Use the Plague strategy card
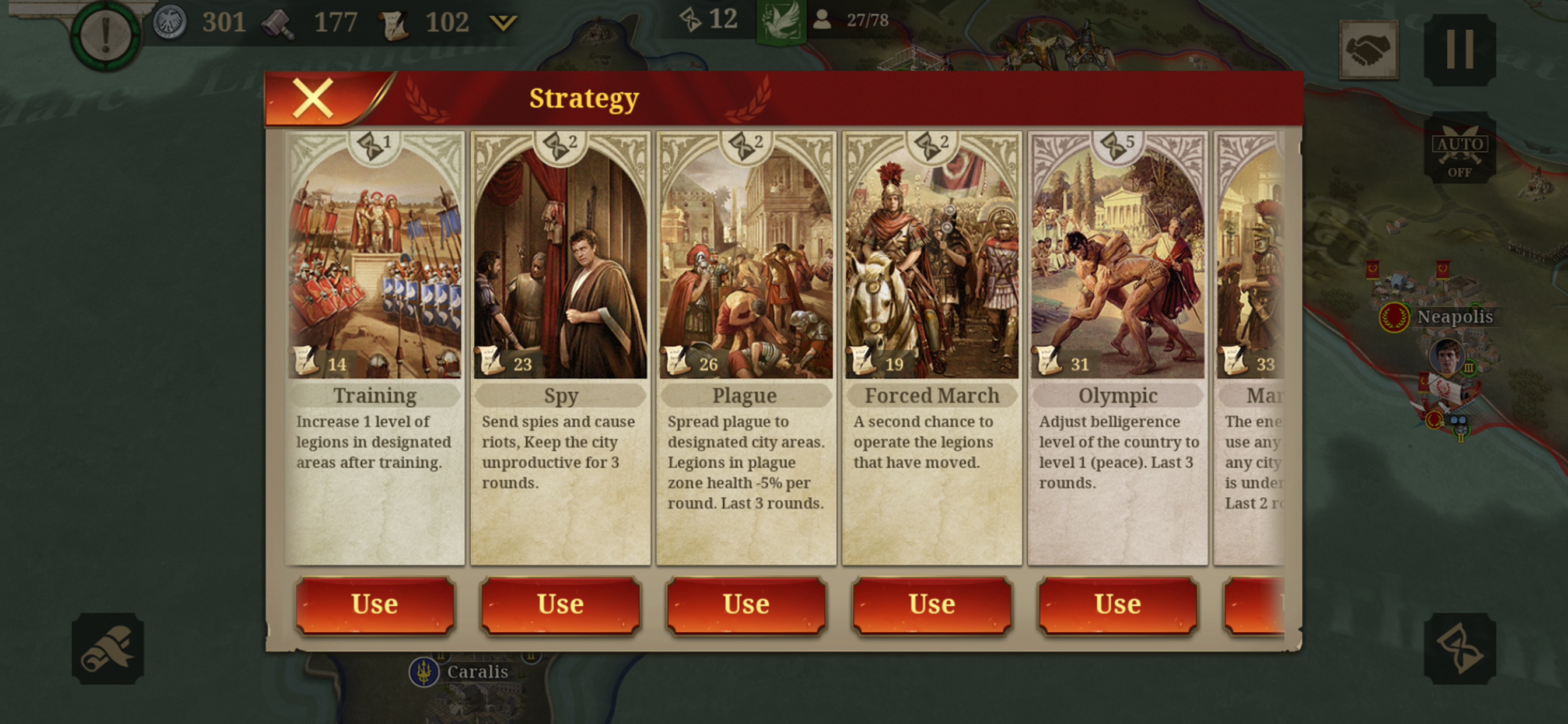The image size is (1568, 724). click(x=746, y=604)
